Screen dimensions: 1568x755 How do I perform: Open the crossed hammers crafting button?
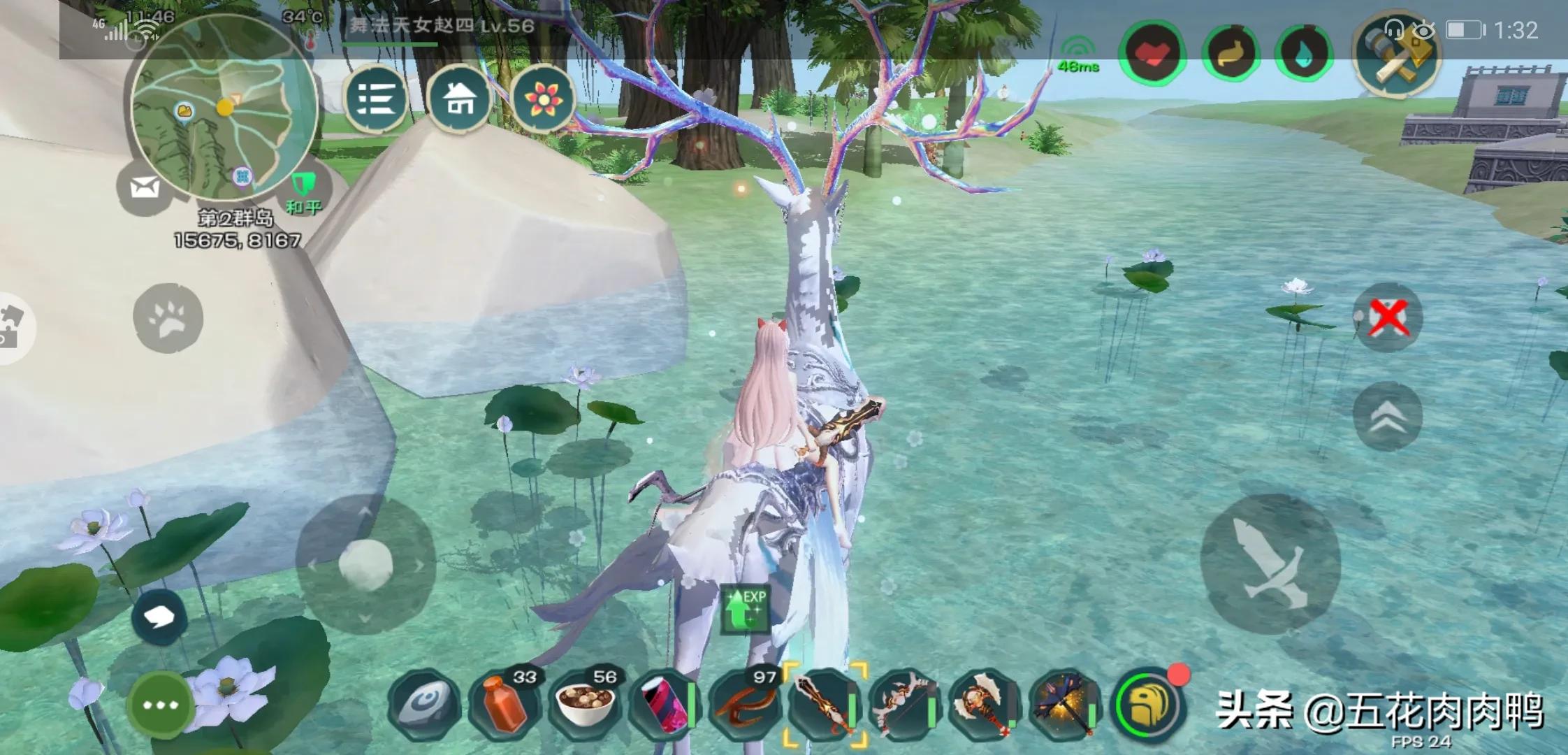[1397, 52]
